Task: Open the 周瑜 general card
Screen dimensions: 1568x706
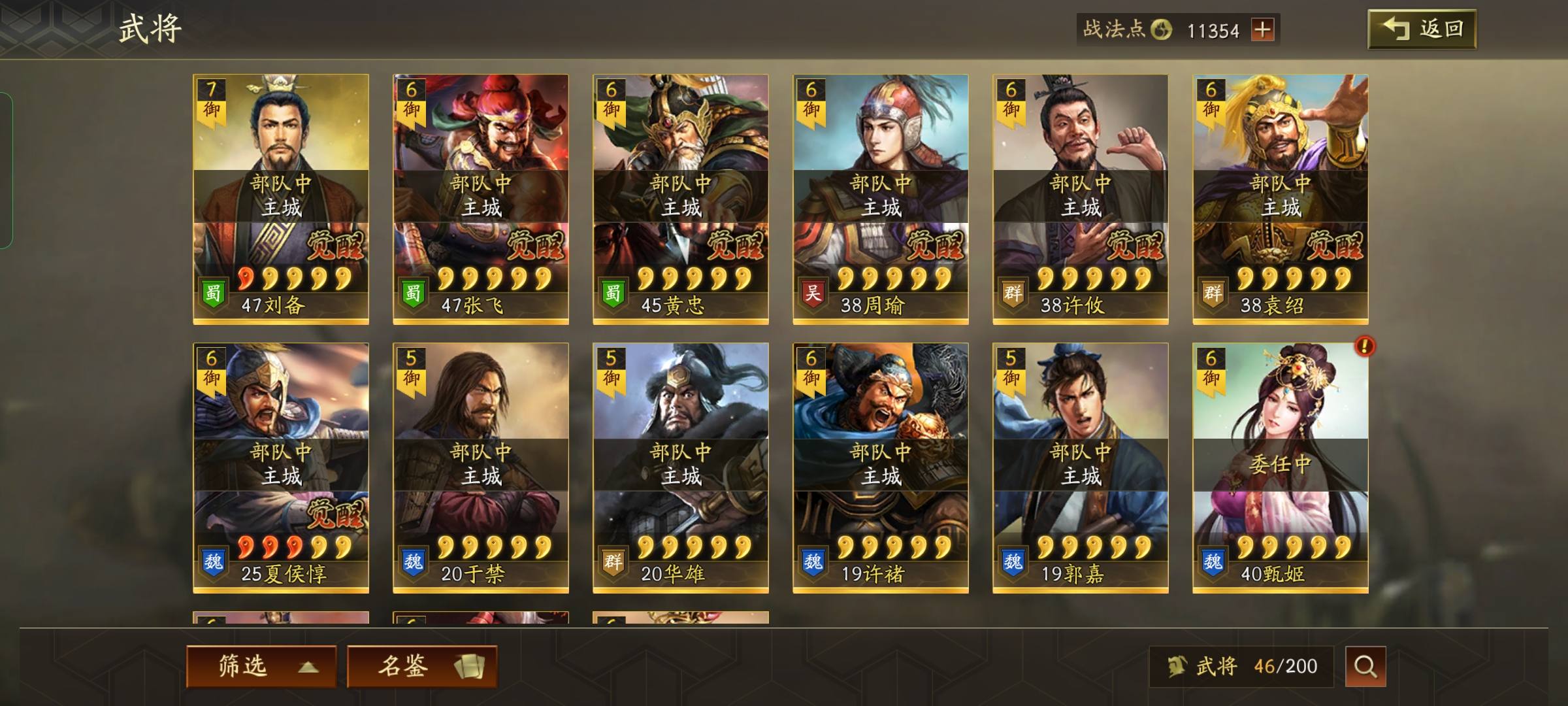Action: point(881,199)
